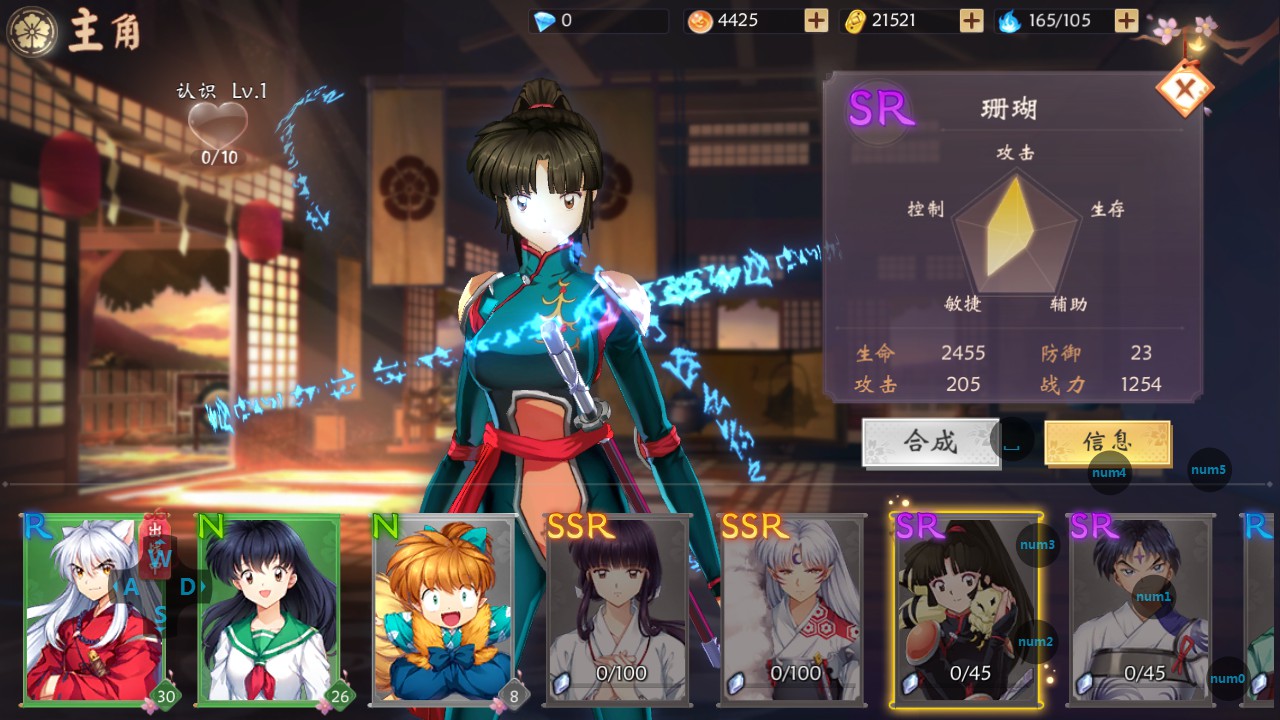This screenshot has height=720, width=1280.
Task: Select the Kikyo SSR card
Action: [x=618, y=608]
